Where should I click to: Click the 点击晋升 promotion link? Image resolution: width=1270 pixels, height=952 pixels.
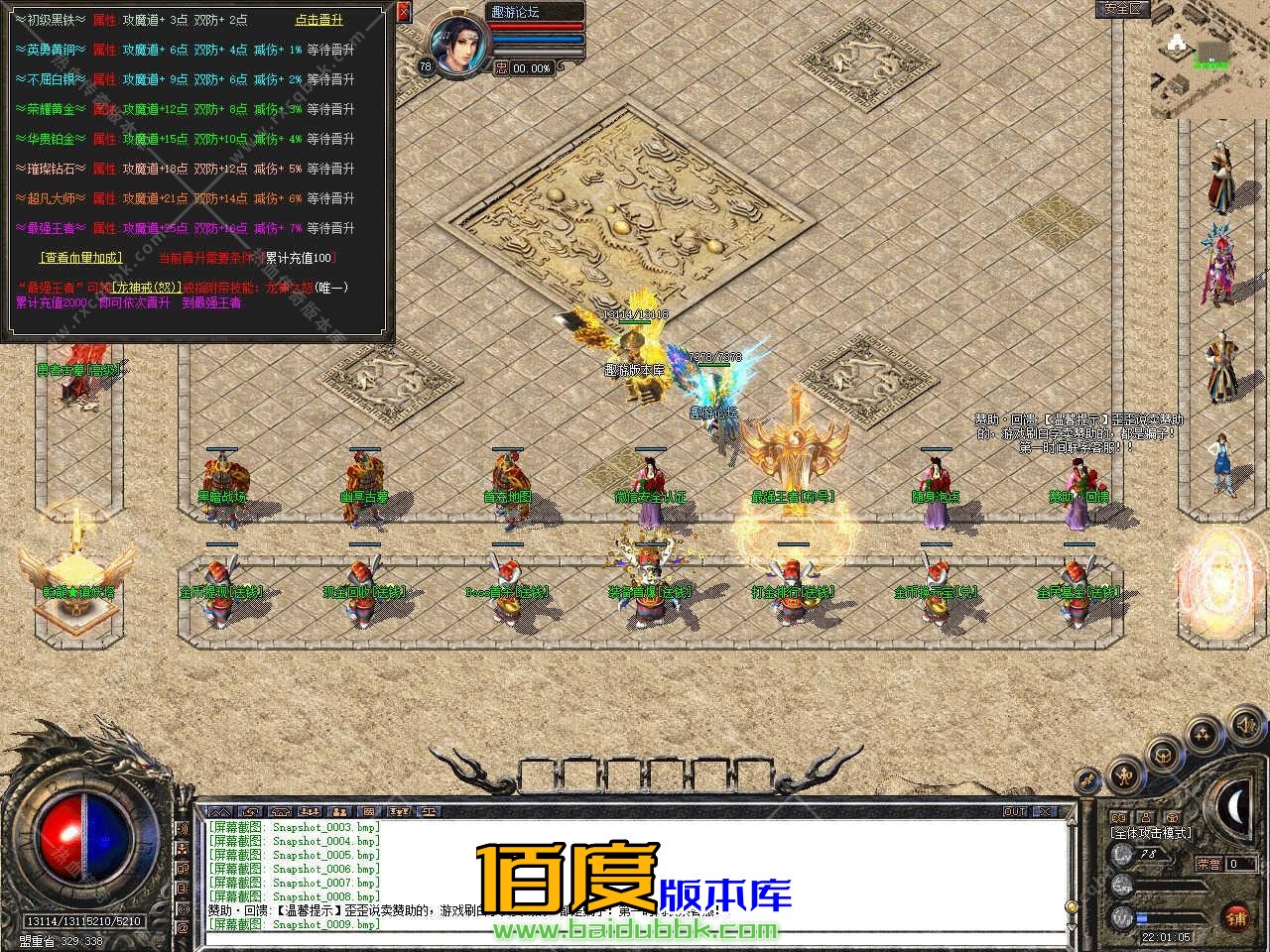pyautogui.click(x=319, y=19)
